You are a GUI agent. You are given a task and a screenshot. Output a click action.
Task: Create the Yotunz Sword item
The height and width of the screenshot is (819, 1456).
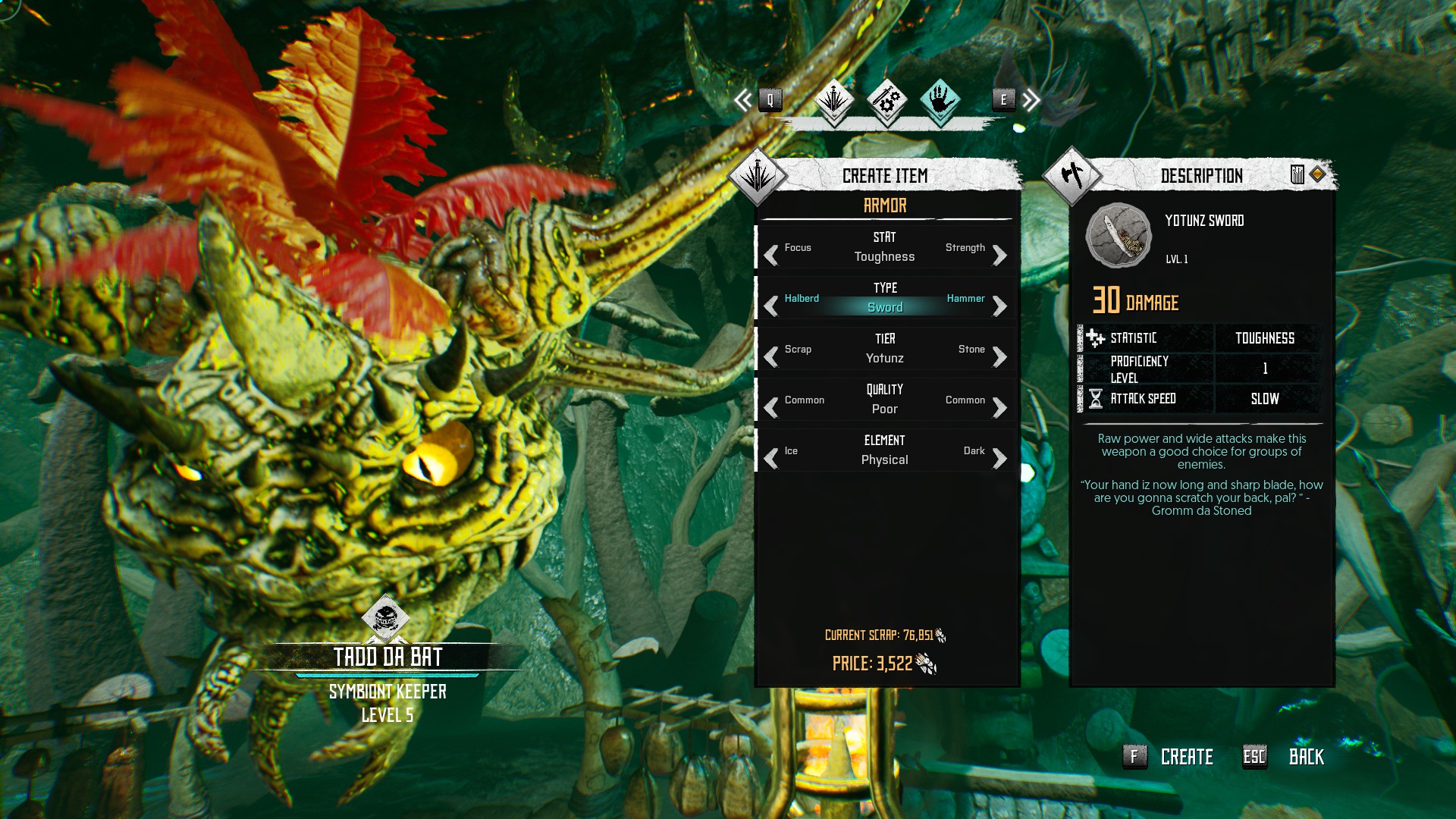coord(1186,757)
